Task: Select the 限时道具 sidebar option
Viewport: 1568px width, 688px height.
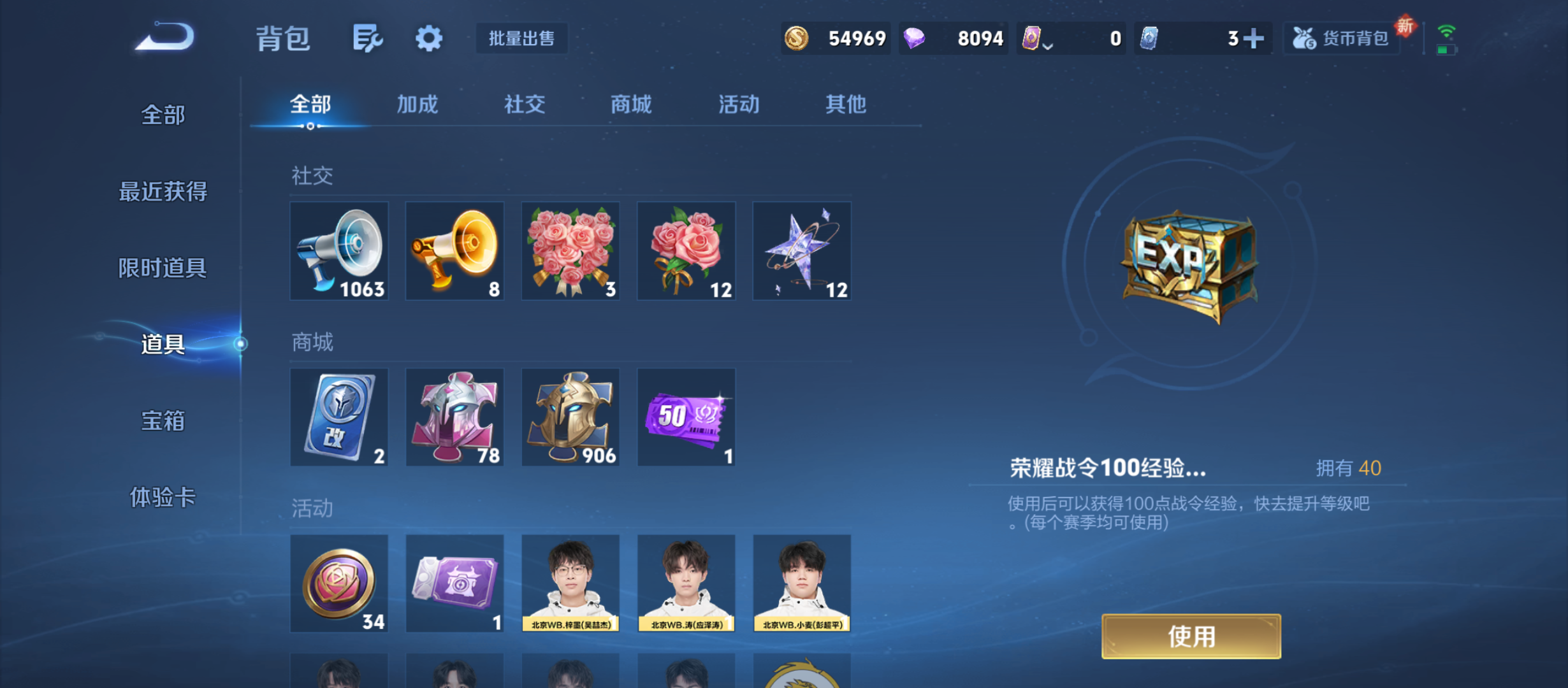Action: pos(162,268)
